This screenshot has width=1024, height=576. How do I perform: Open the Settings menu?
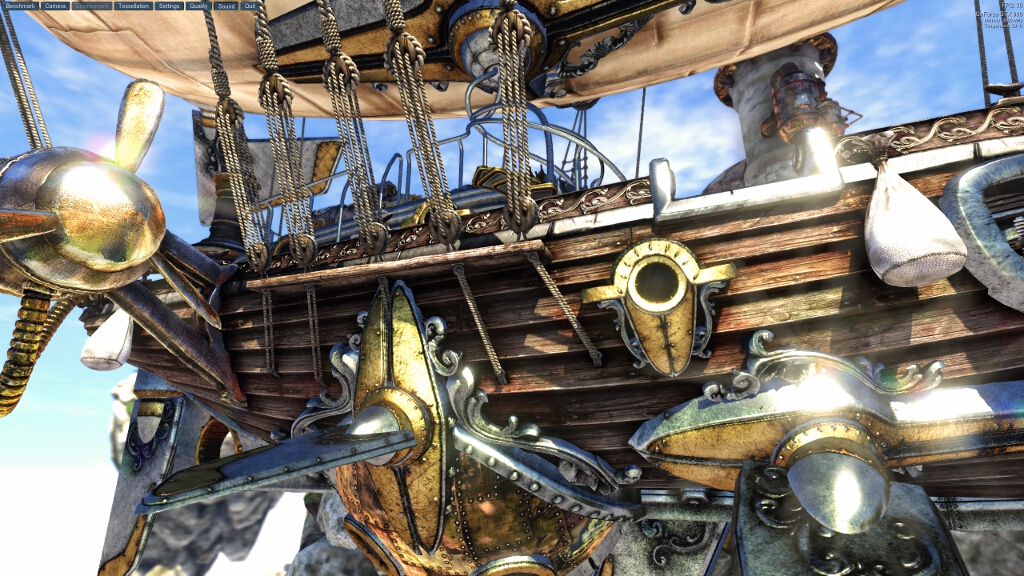pos(169,6)
